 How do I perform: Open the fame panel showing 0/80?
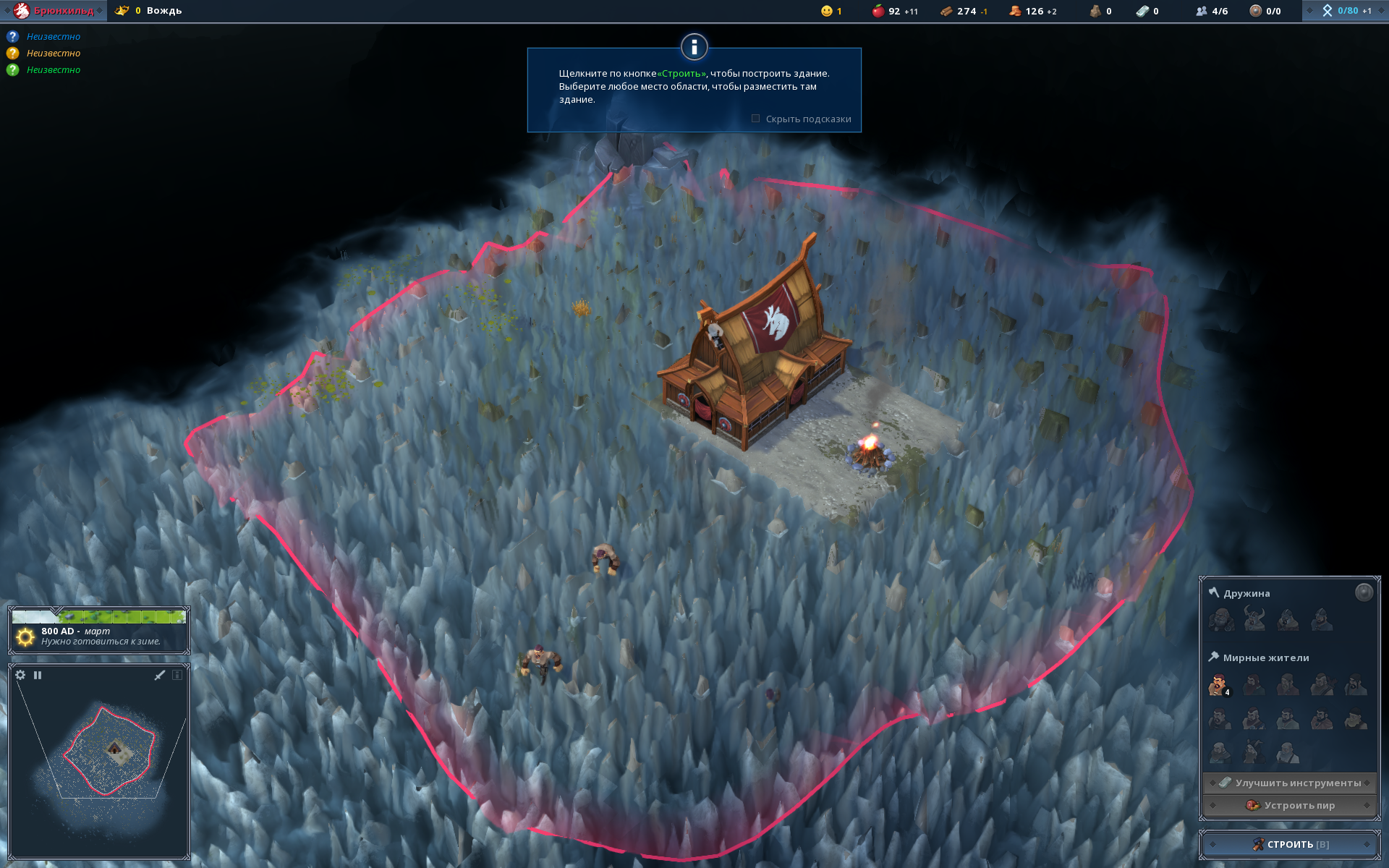click(x=1346, y=11)
